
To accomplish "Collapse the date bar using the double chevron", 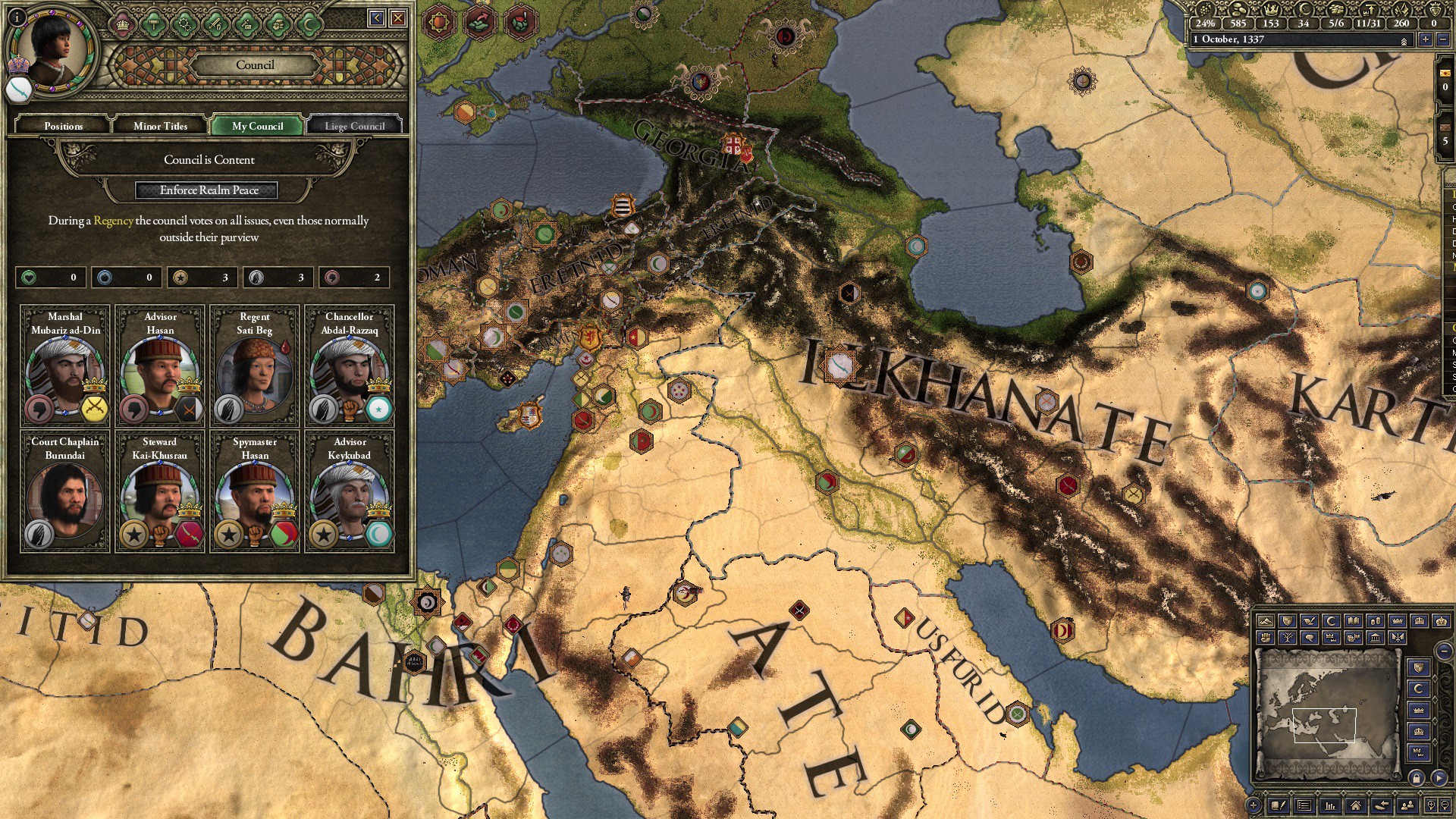I will pyautogui.click(x=1404, y=40).
